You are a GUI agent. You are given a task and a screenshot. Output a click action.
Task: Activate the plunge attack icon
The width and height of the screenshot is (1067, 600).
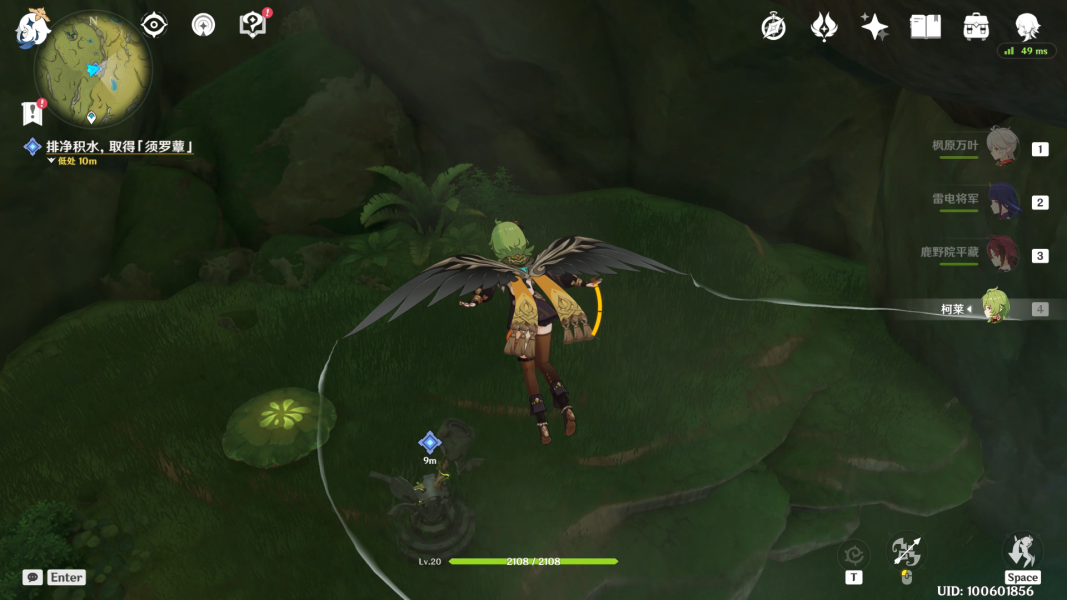[x=906, y=552]
